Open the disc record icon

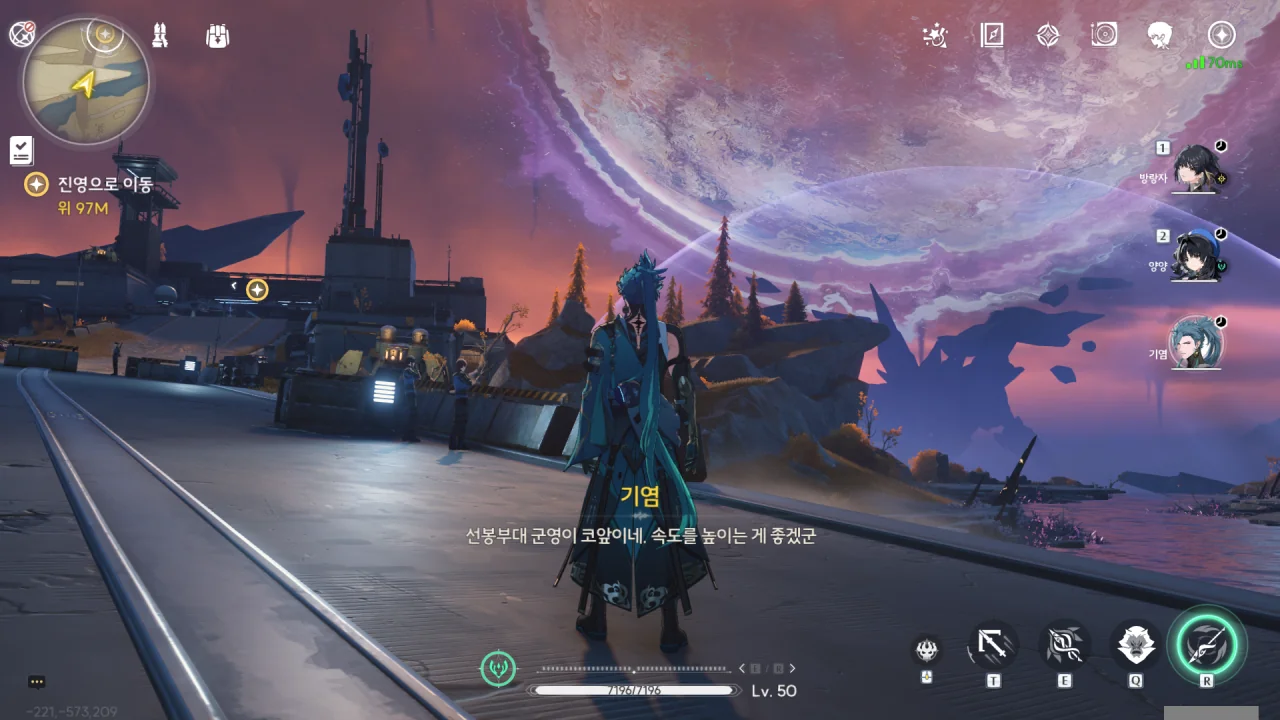tap(1104, 36)
